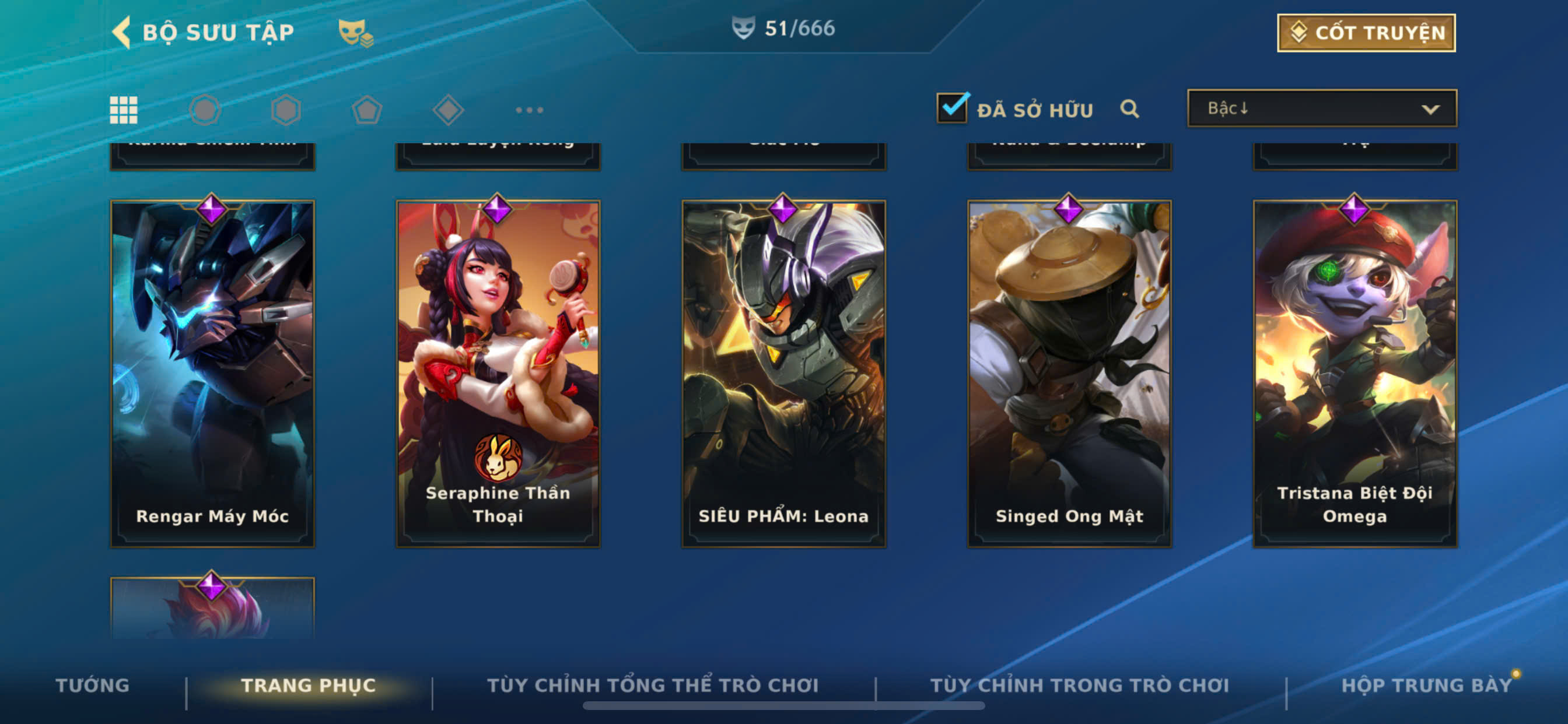Open Tùy Chỉnh Trong Trò Chơi tab
1568x724 pixels.
[x=1079, y=685]
